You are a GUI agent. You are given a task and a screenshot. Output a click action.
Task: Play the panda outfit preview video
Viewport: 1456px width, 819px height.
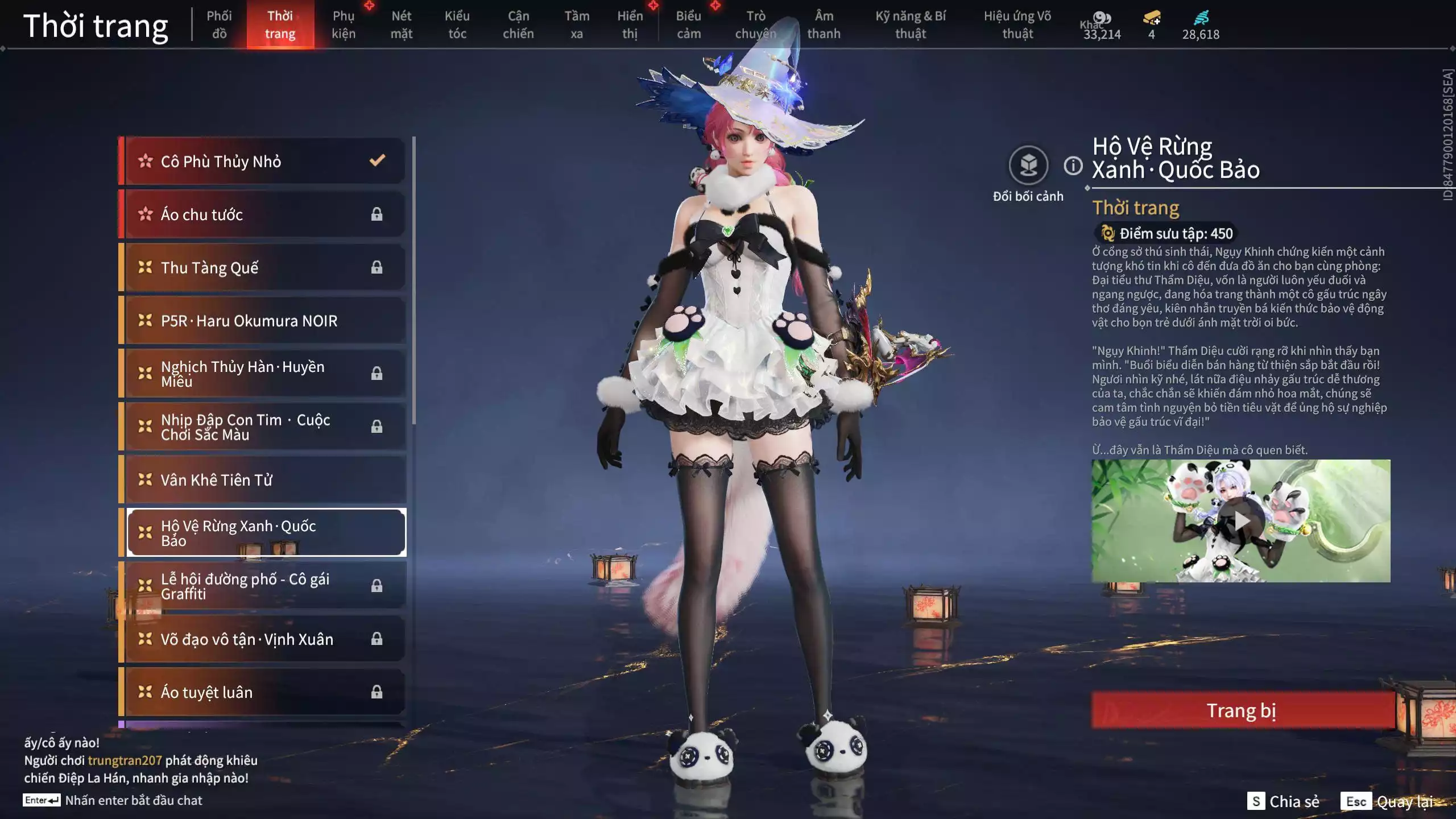1241,520
